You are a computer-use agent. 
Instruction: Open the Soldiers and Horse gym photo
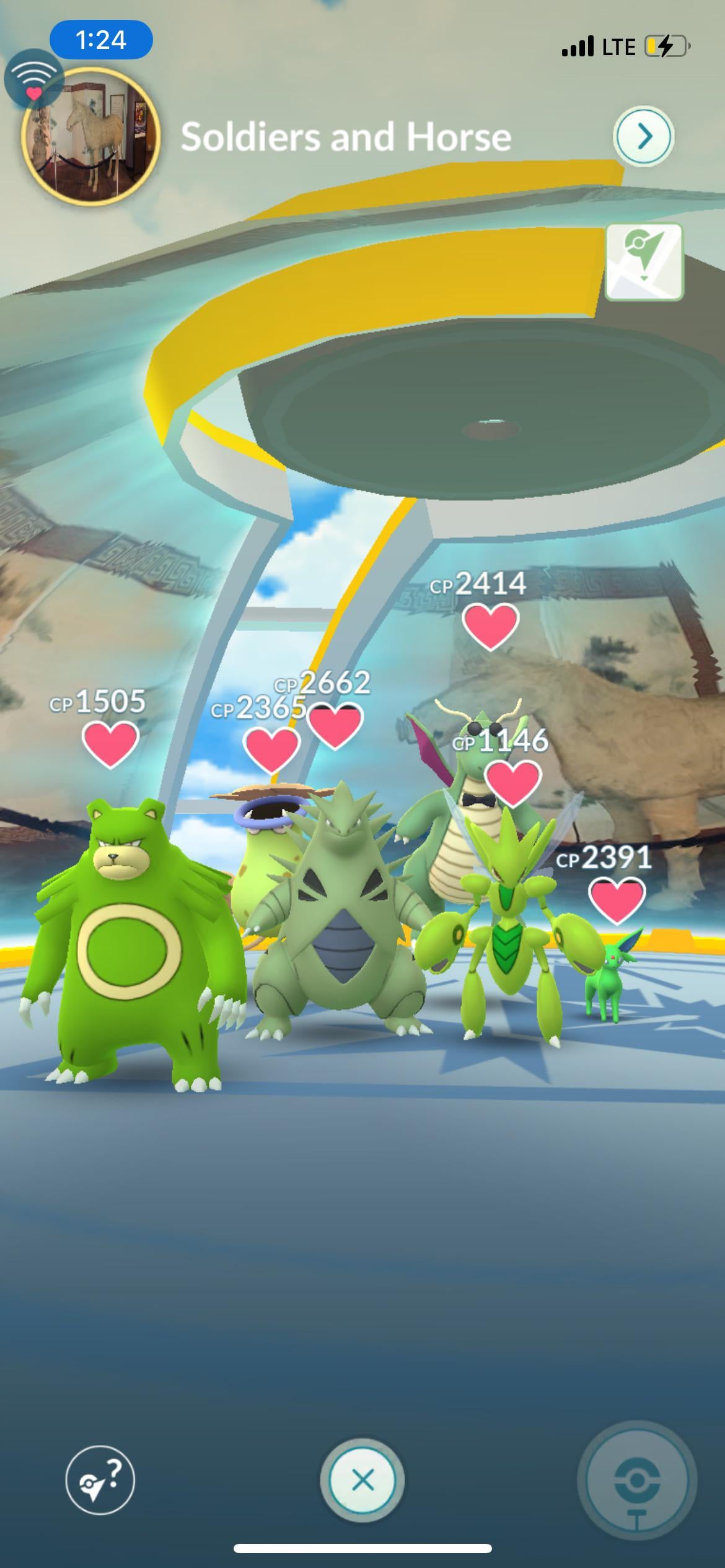91,136
